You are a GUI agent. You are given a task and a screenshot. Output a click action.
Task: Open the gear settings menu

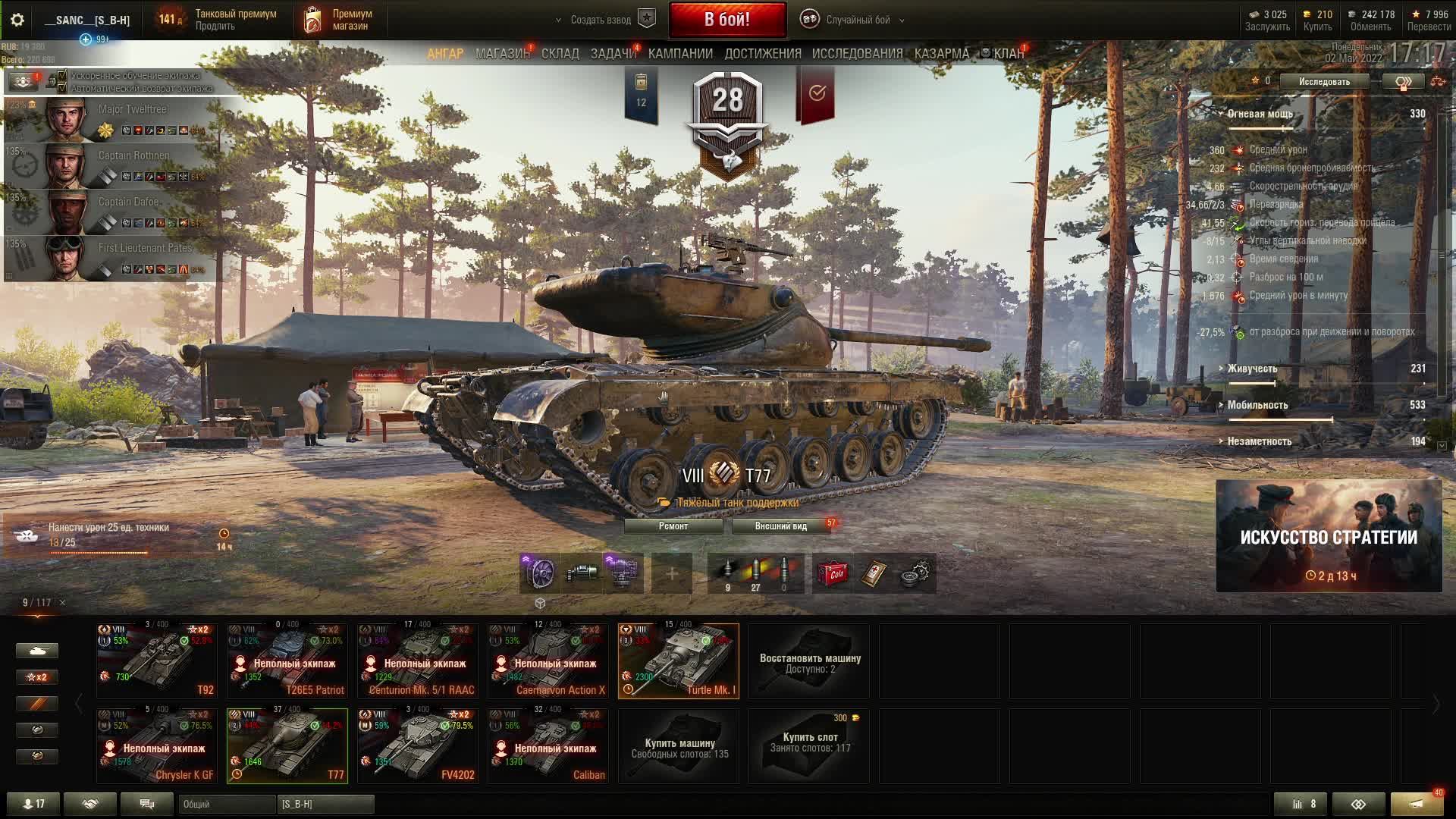pyautogui.click(x=17, y=20)
